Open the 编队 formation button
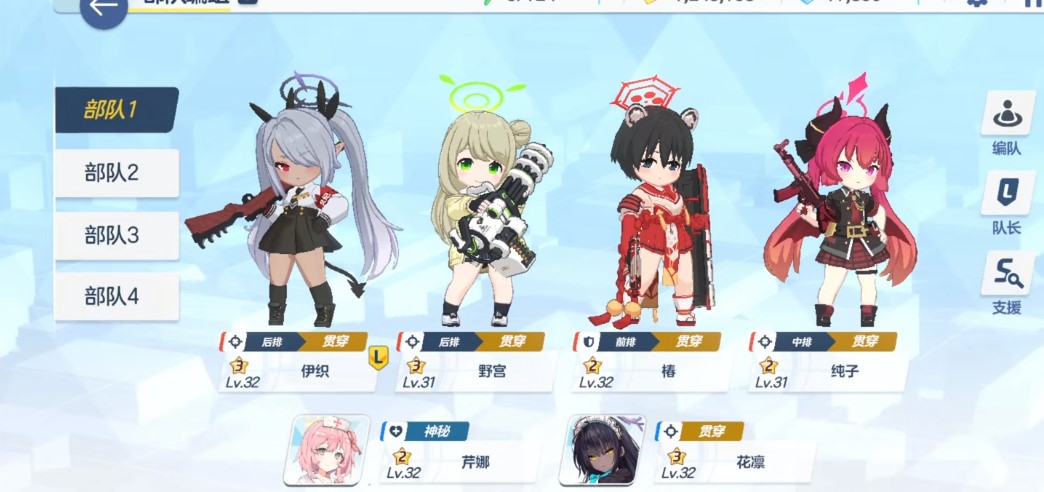The height and width of the screenshot is (492, 1044). [x=1006, y=124]
